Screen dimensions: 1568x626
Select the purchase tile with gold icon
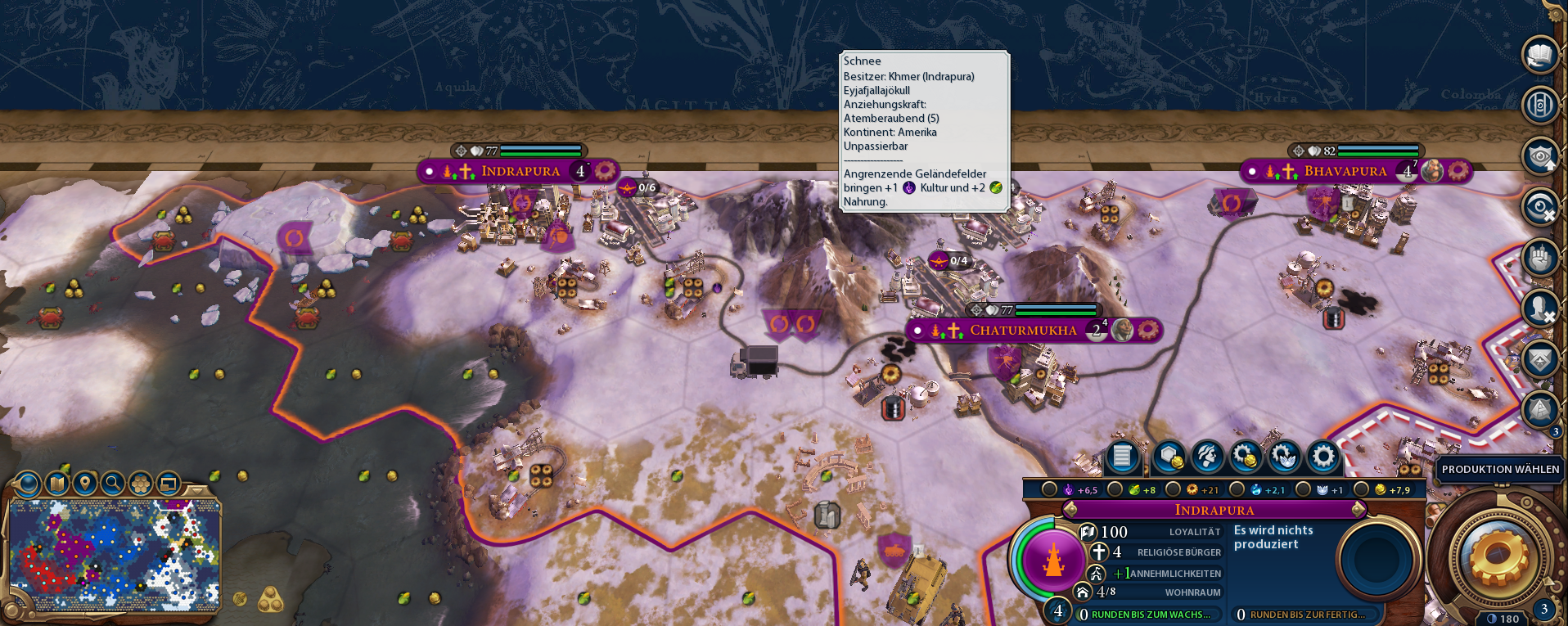coord(1169,457)
